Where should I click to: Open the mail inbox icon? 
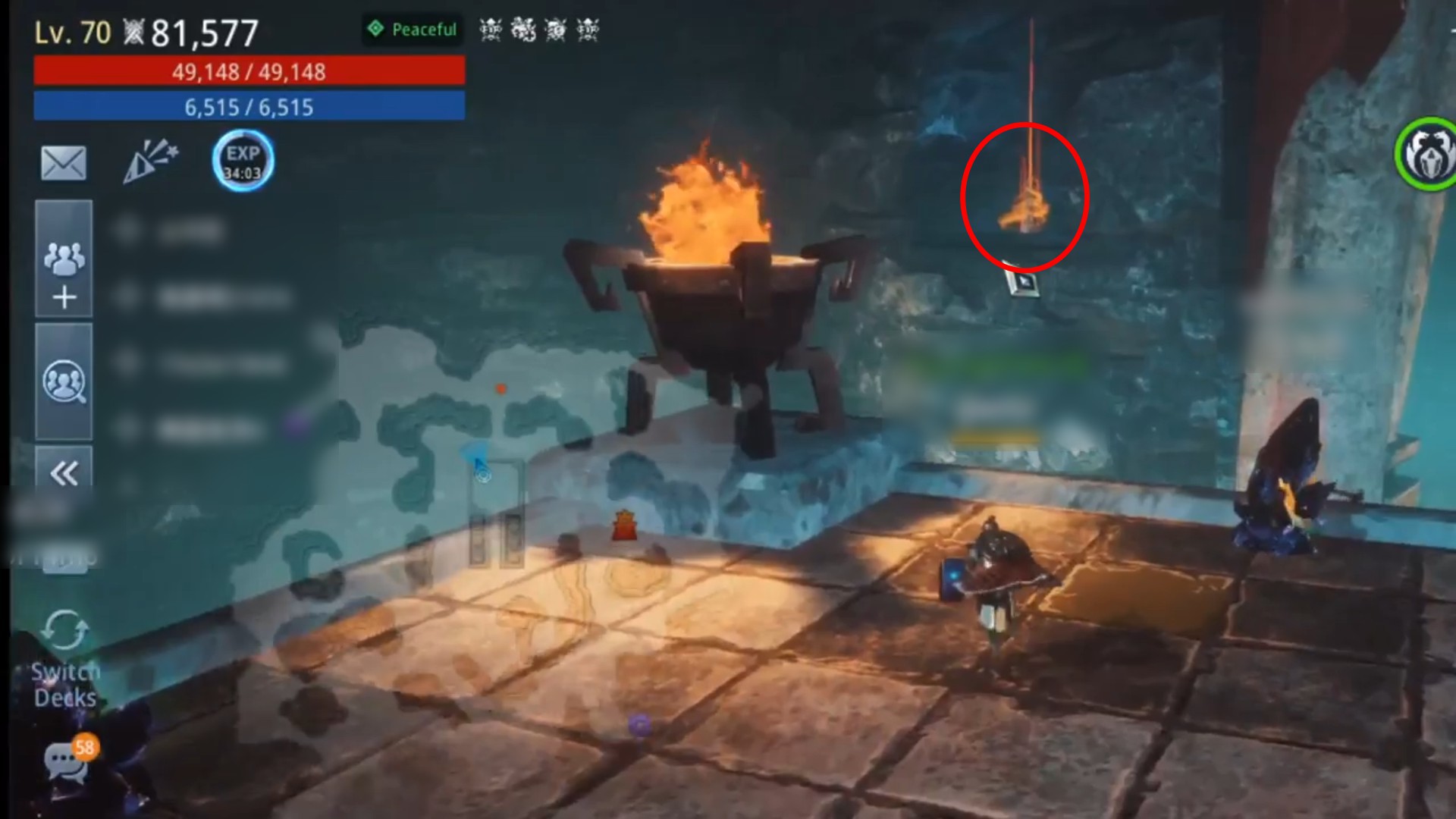coord(64,163)
